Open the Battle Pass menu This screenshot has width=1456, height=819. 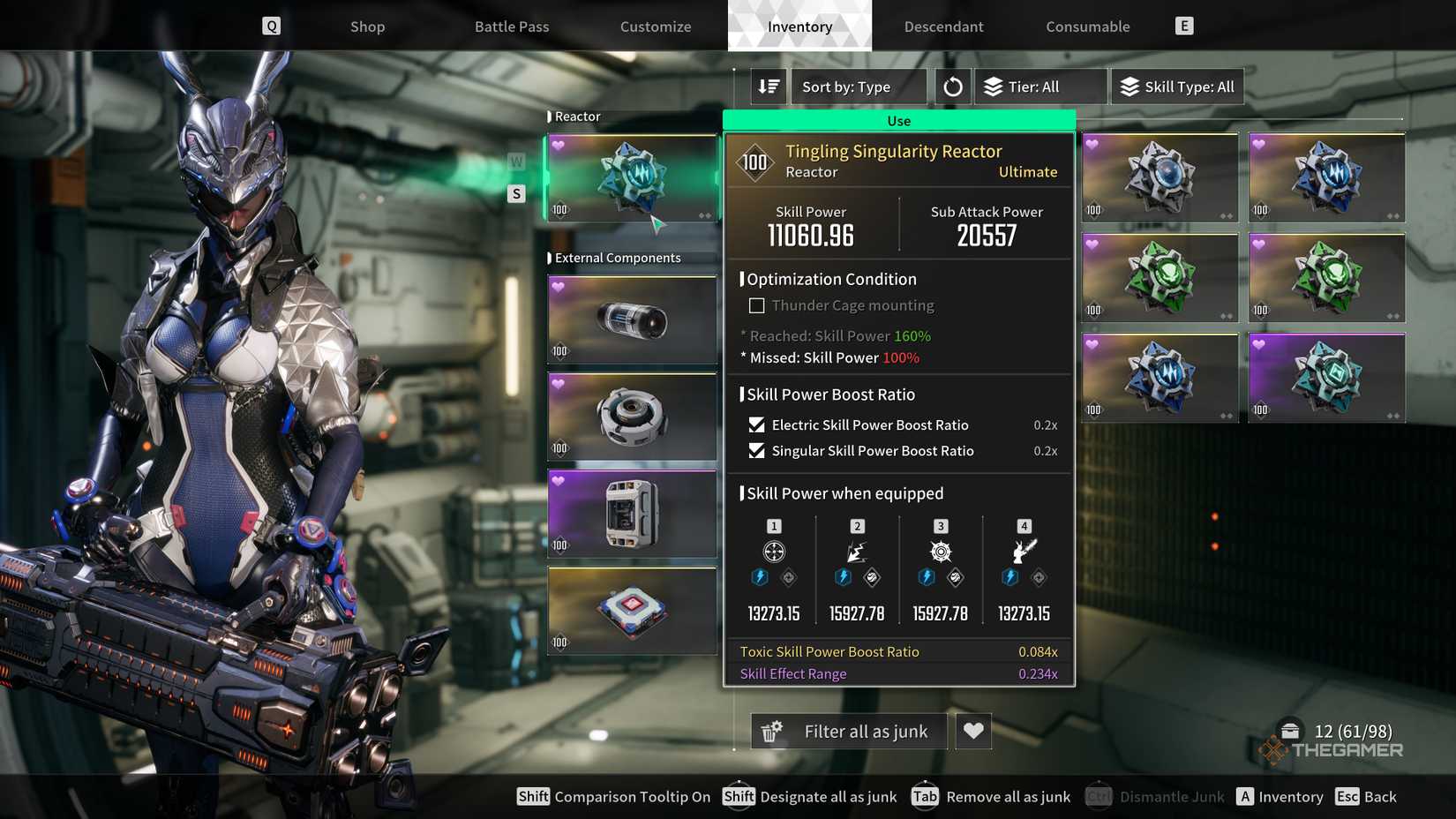(511, 26)
